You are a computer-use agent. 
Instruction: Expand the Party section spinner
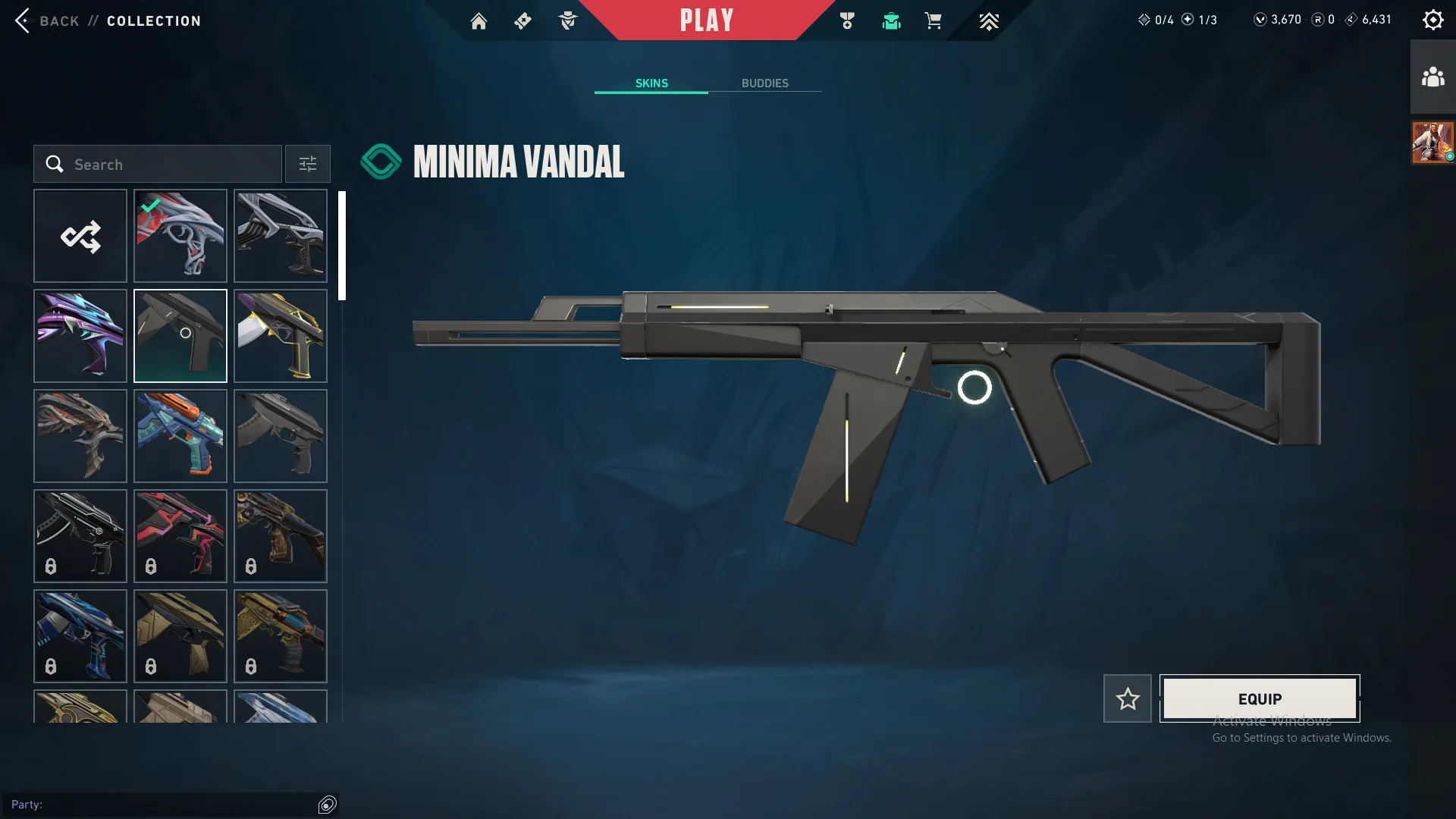(x=328, y=805)
